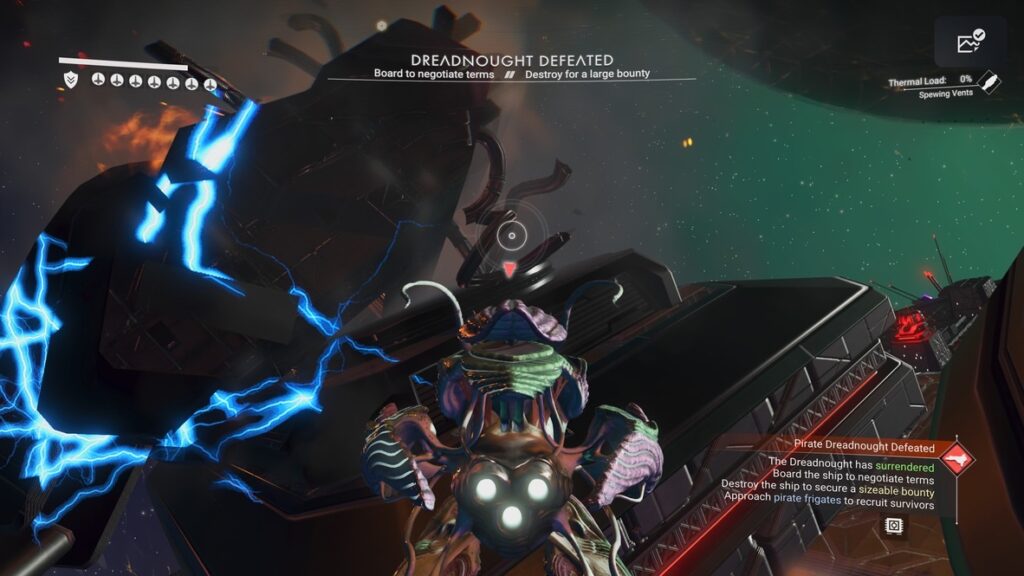The height and width of the screenshot is (576, 1024).
Task: Click the shield emblem icon
Action: point(70,79)
